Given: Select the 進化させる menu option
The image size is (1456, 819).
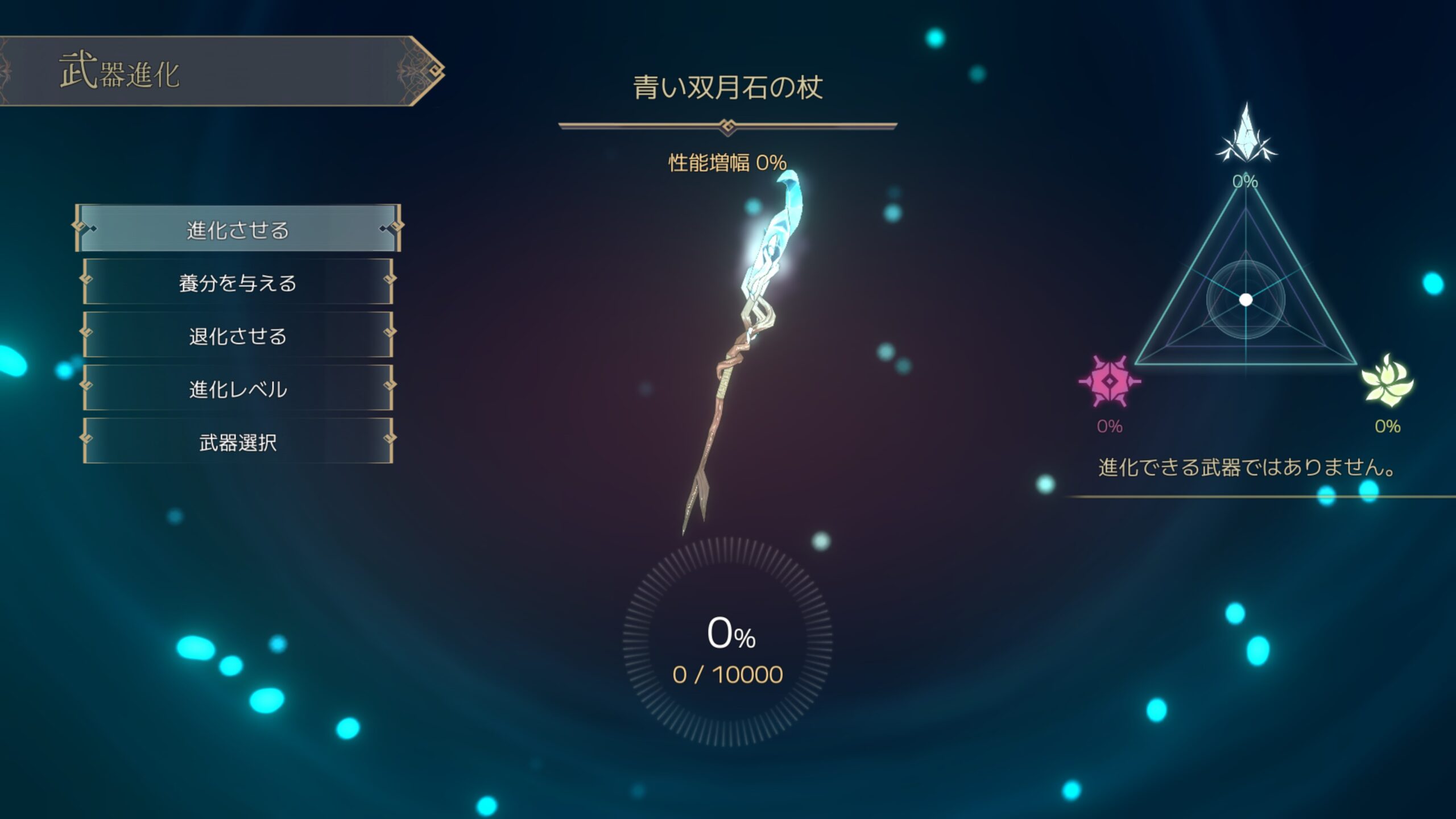Looking at the screenshot, I should point(238,229).
